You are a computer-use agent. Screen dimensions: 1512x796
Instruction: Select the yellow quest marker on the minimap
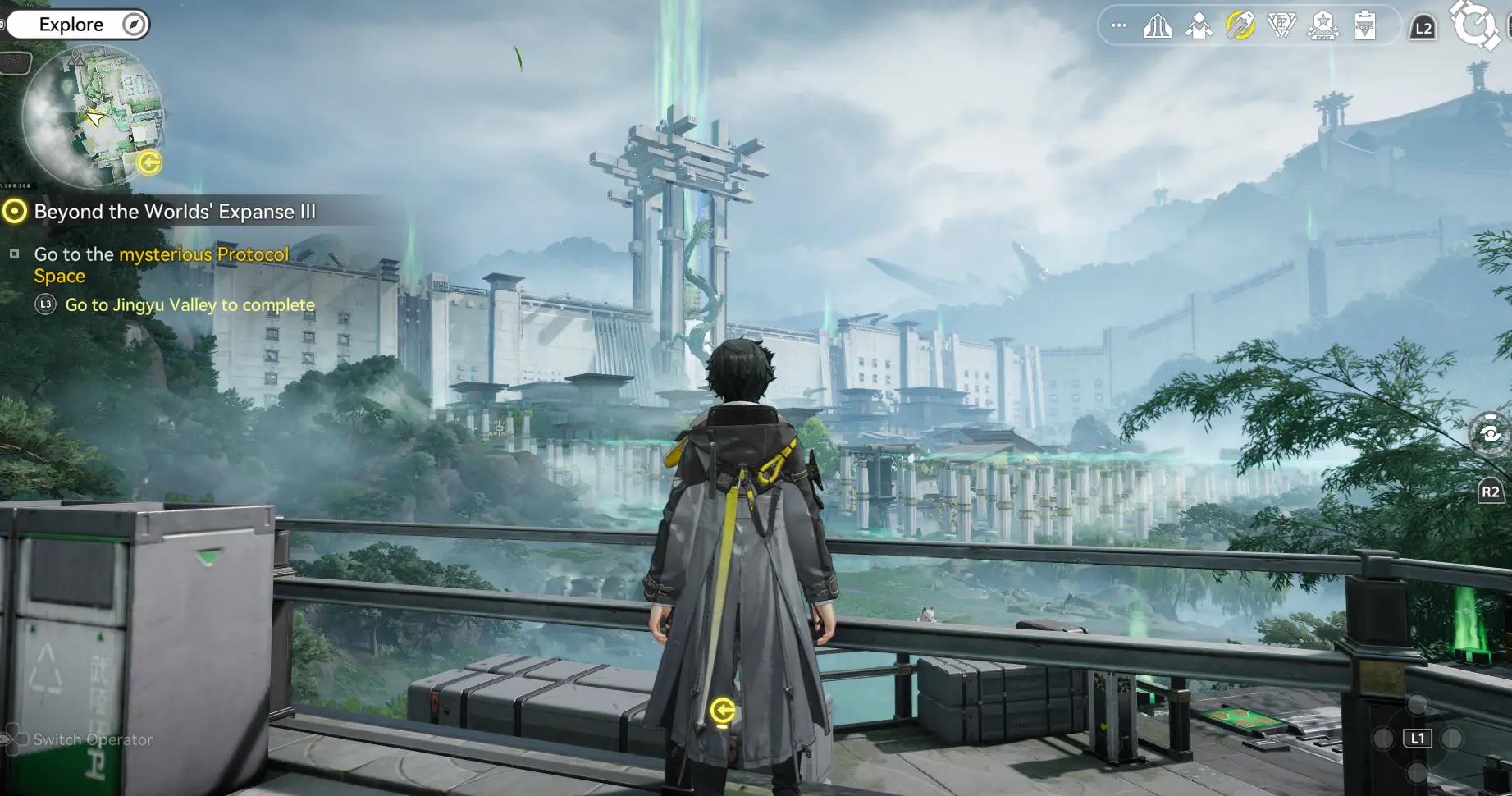point(149,162)
